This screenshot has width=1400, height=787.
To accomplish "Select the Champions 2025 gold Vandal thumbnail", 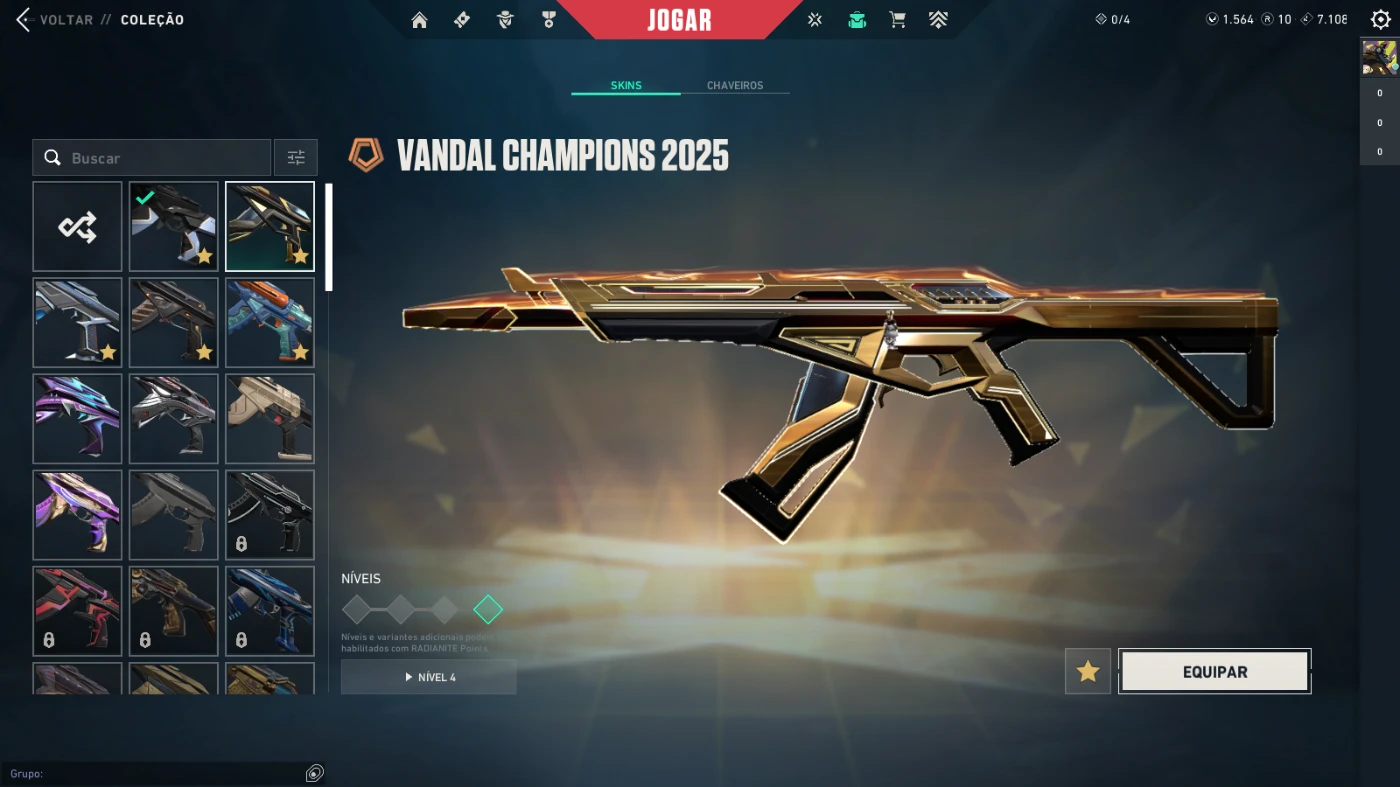I will coord(270,227).
